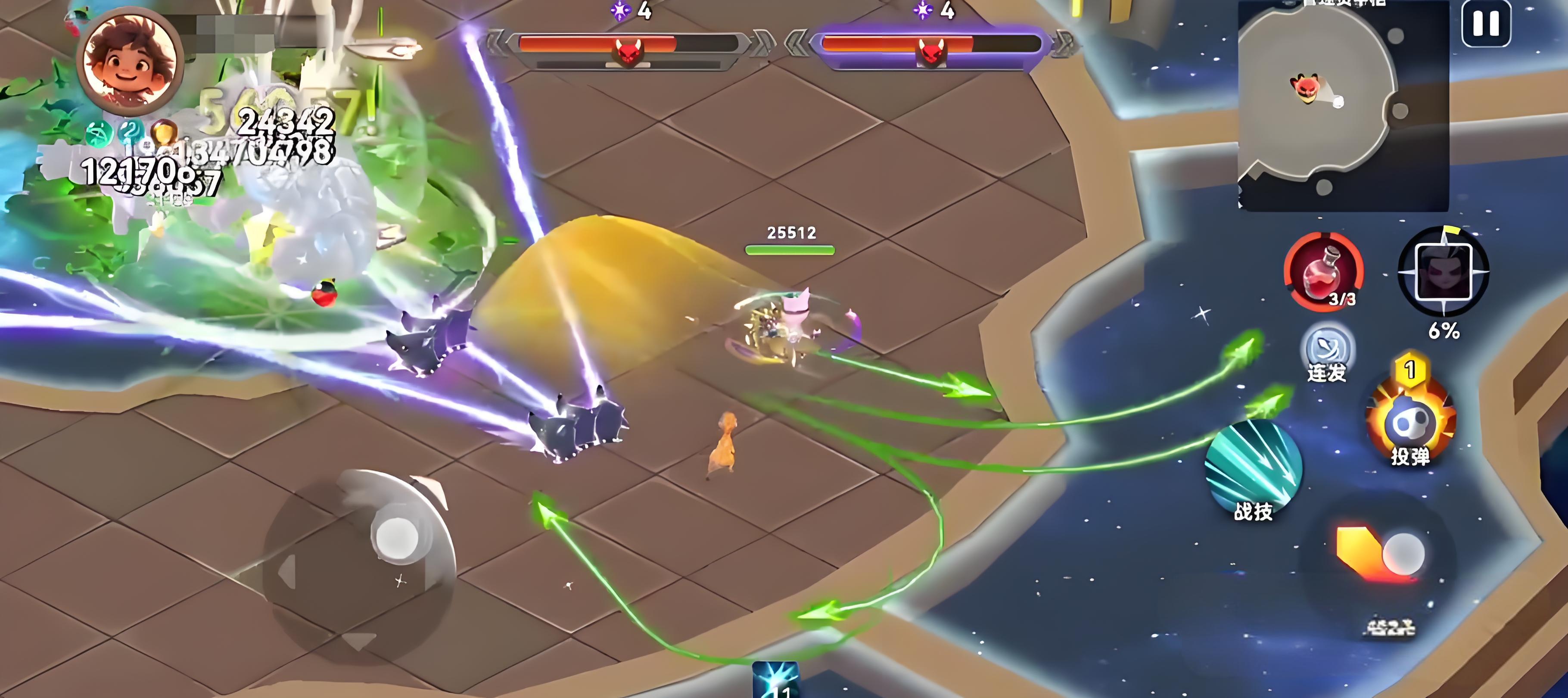Open the player avatar profile
Image resolution: width=1568 pixels, height=698 pixels.
click(133, 61)
